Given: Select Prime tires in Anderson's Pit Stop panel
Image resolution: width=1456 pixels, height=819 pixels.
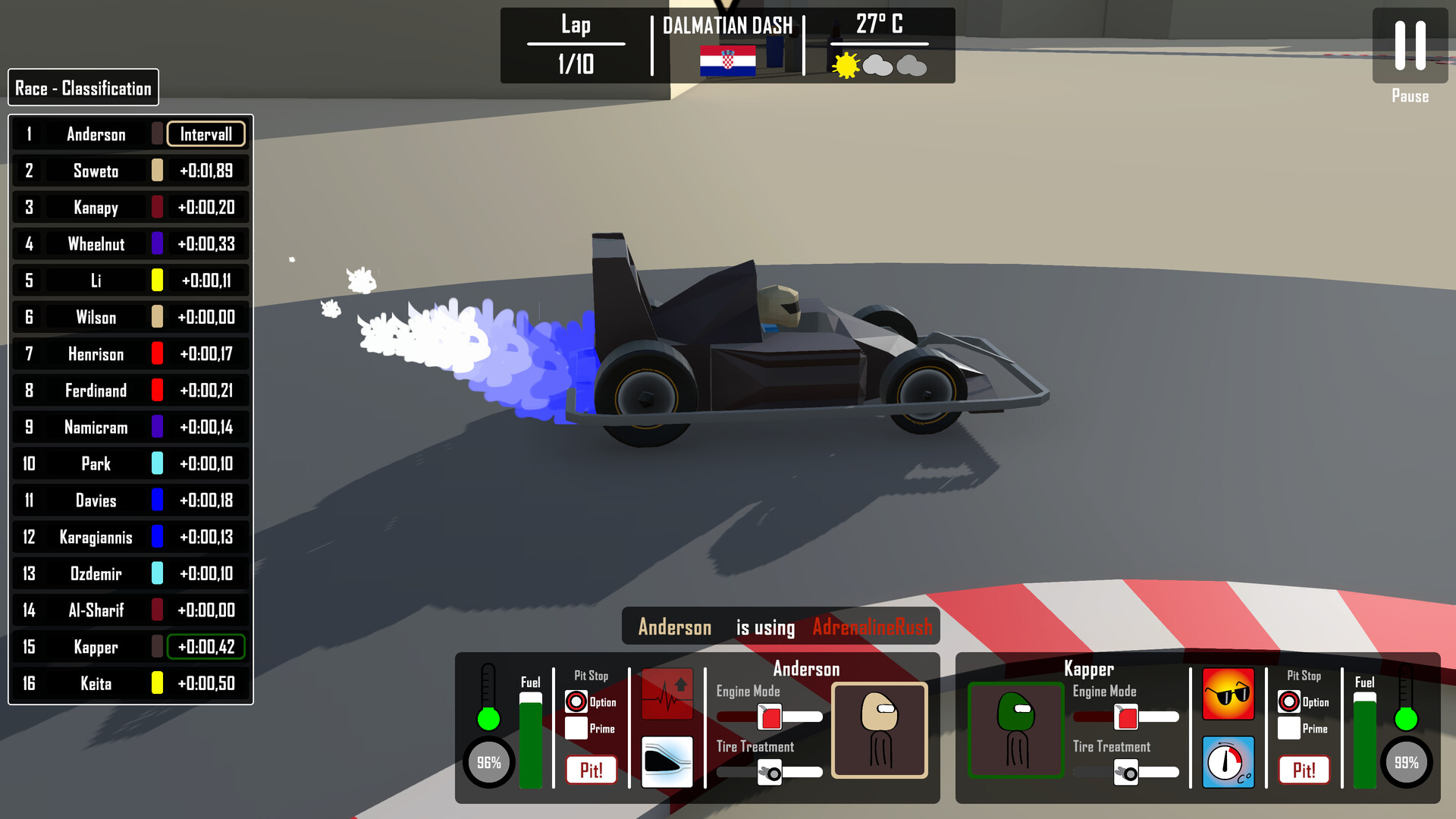Looking at the screenshot, I should [577, 728].
